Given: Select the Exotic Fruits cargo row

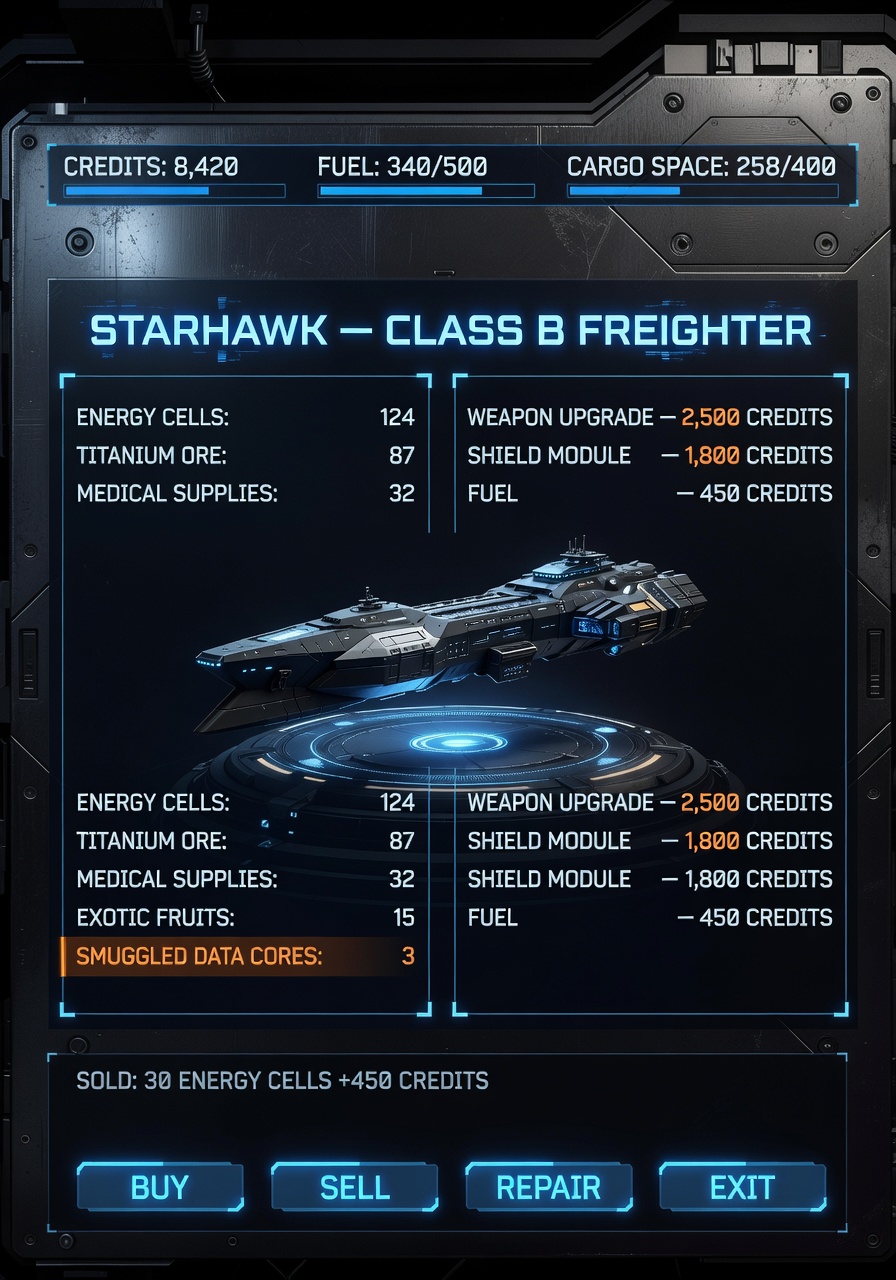Looking at the screenshot, I should tap(245, 917).
